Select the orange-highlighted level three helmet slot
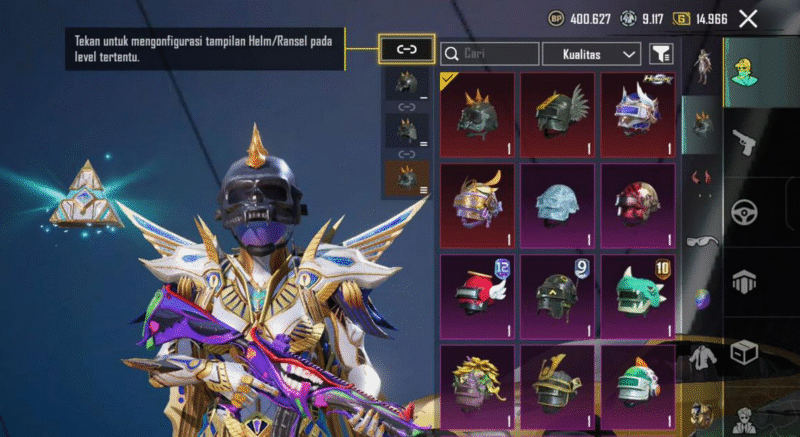The width and height of the screenshot is (800, 437). tap(407, 177)
